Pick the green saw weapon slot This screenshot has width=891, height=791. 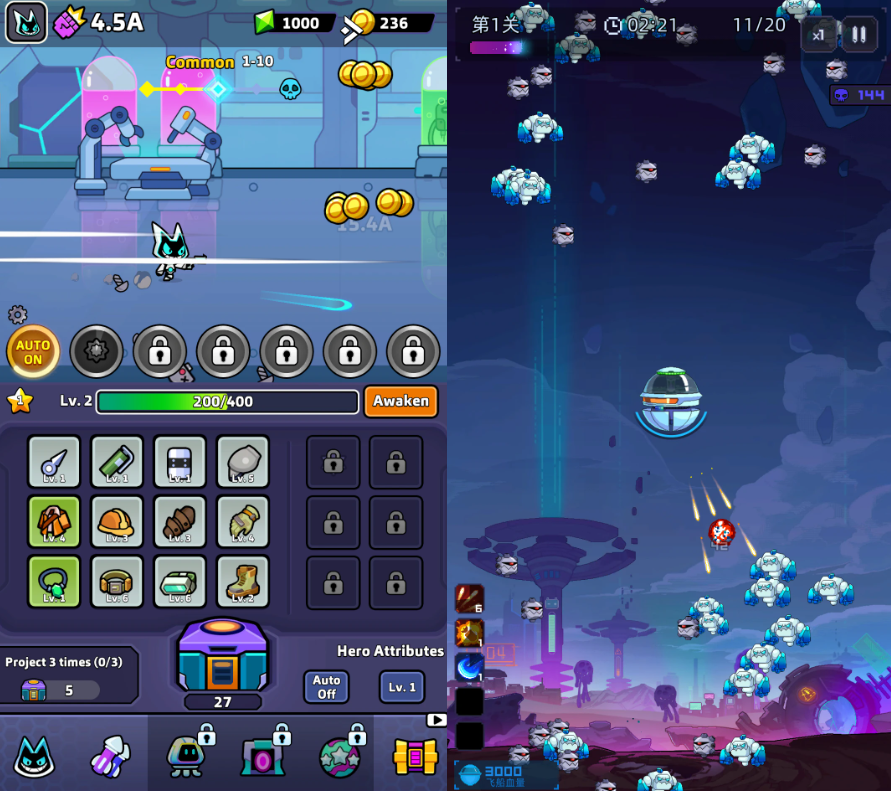coord(117,462)
